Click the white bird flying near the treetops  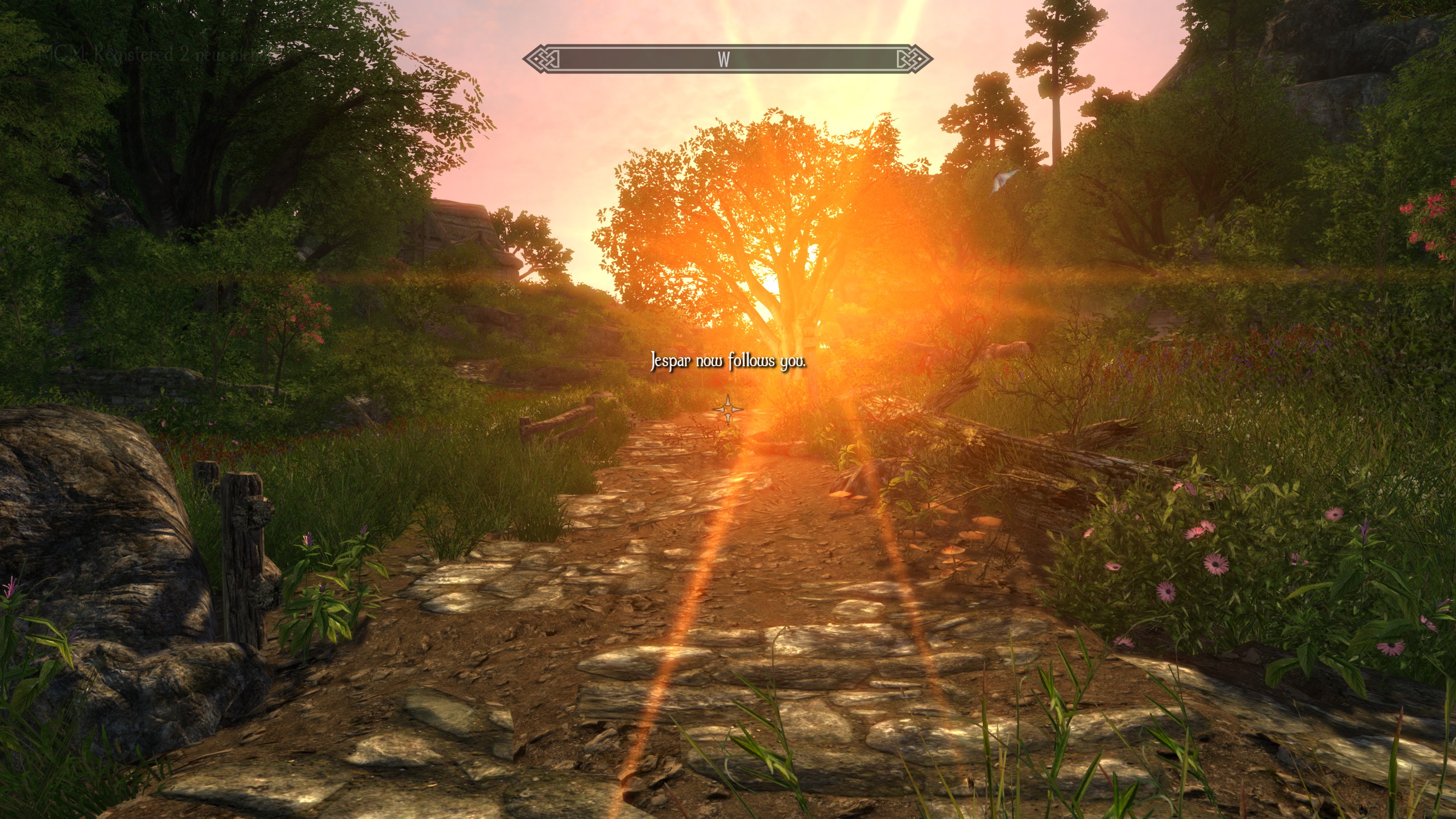pyautogui.click(x=1002, y=181)
